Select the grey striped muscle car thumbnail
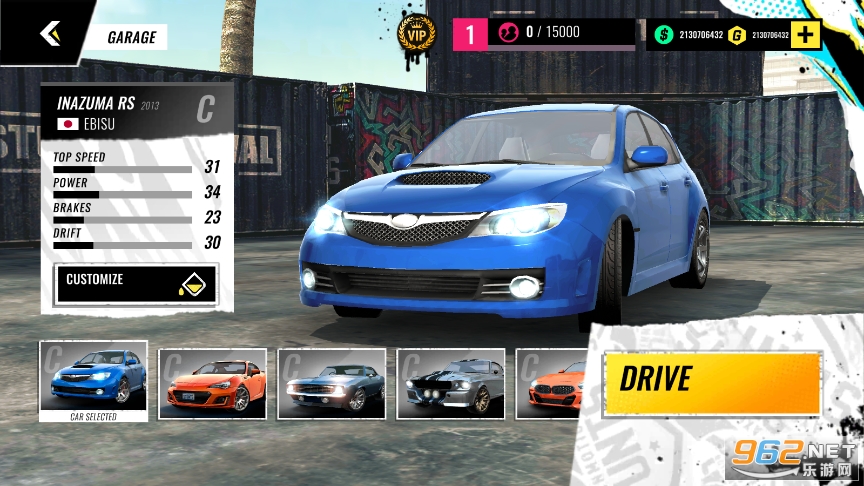This screenshot has width=864, height=486. pyautogui.click(x=450, y=383)
